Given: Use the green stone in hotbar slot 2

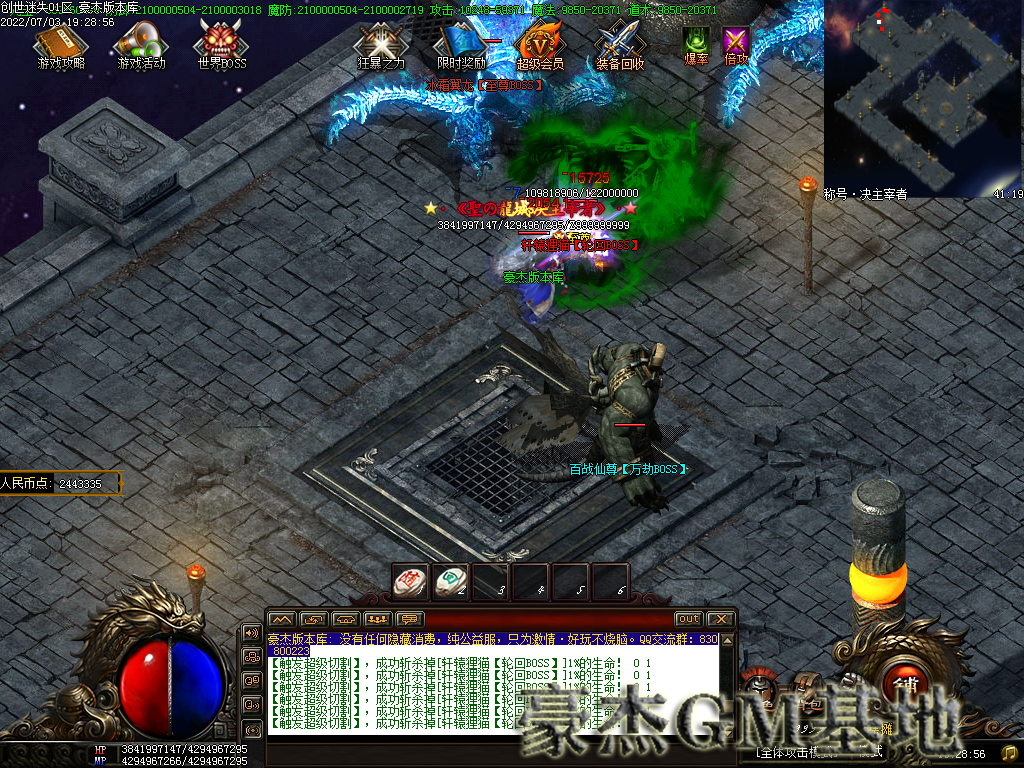Looking at the screenshot, I should pos(450,581).
